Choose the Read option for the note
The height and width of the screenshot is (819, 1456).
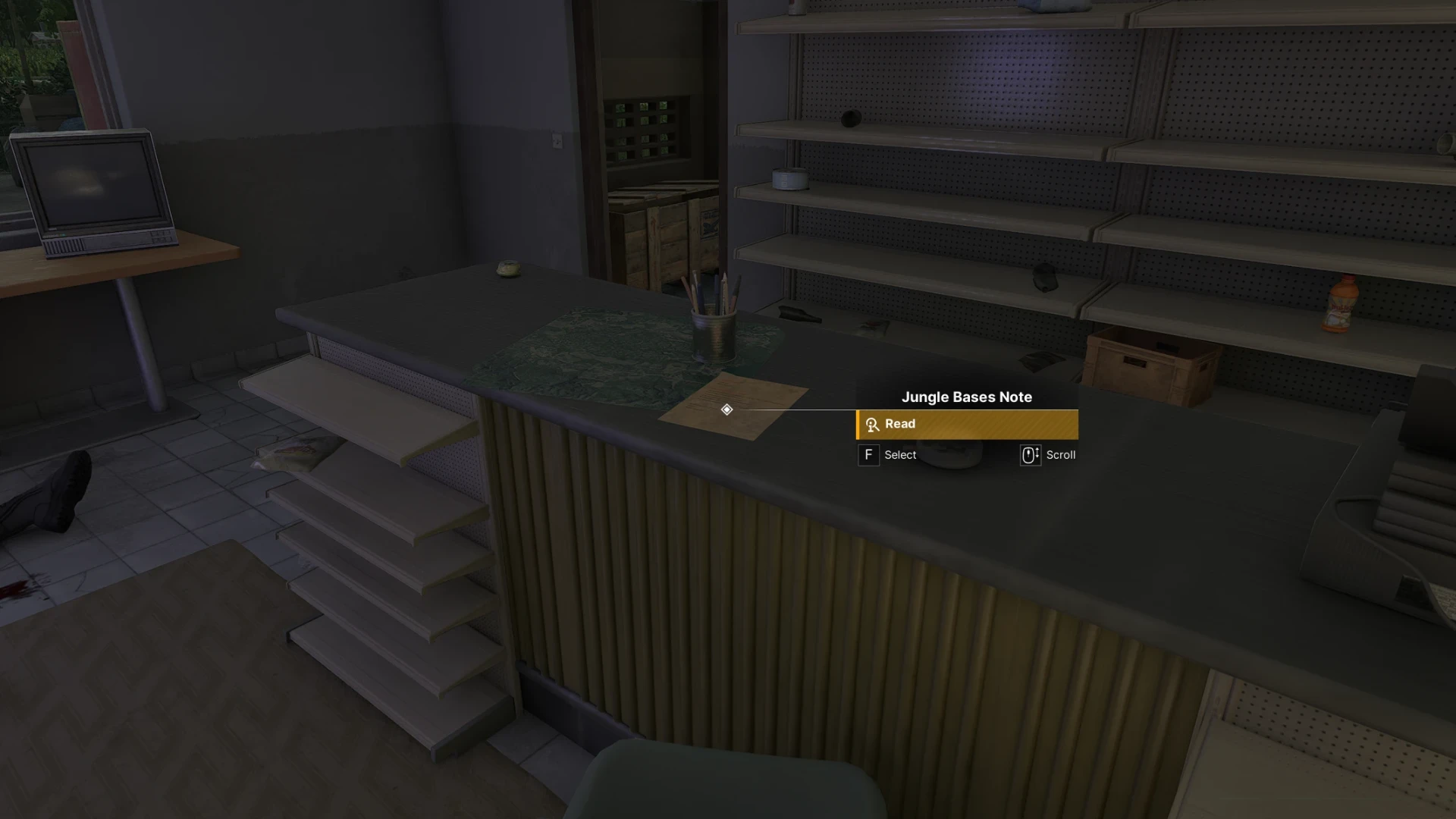966,425
